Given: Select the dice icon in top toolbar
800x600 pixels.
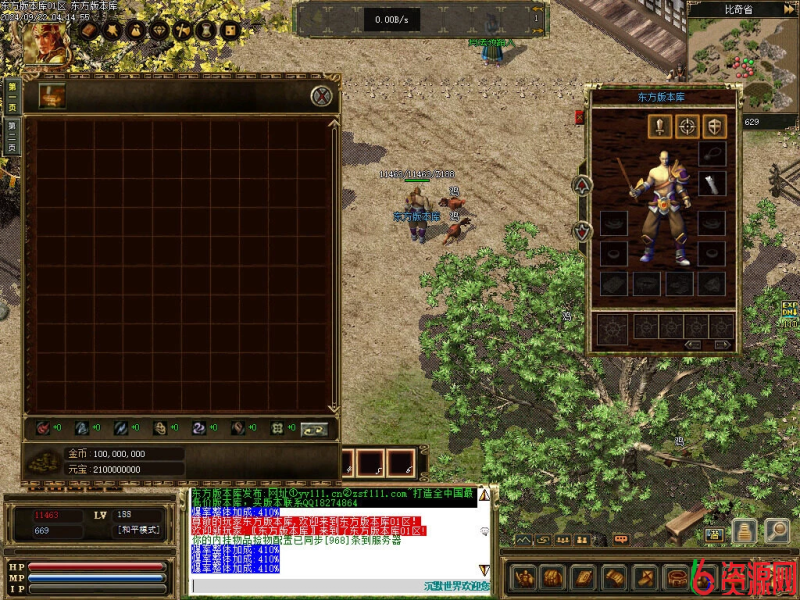Looking at the screenshot, I should tap(230, 31).
